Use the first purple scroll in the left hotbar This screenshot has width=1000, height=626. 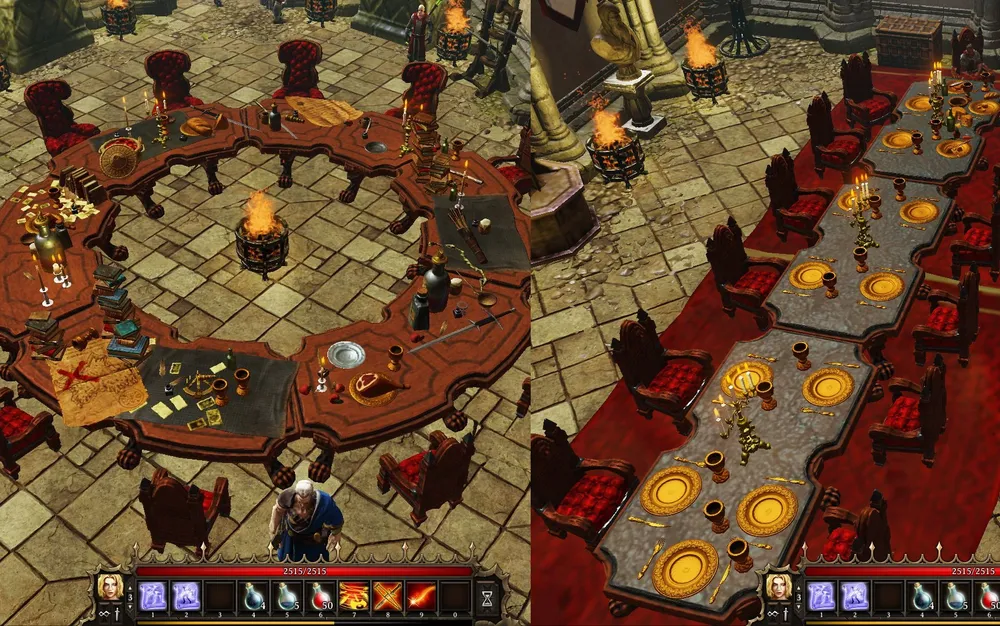152,596
